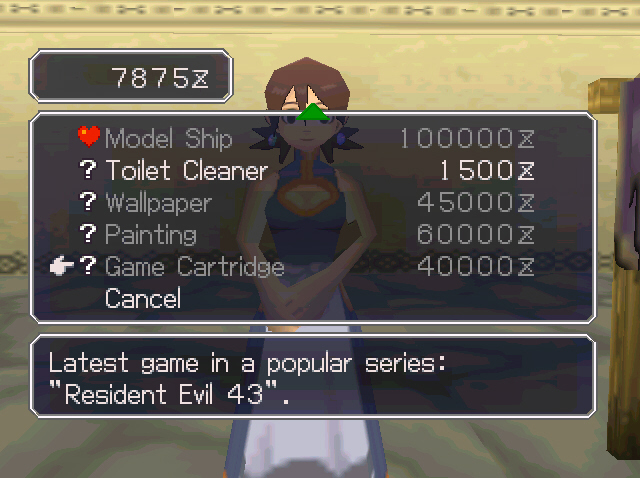Pick the Painting from the shop list

click(x=150, y=235)
